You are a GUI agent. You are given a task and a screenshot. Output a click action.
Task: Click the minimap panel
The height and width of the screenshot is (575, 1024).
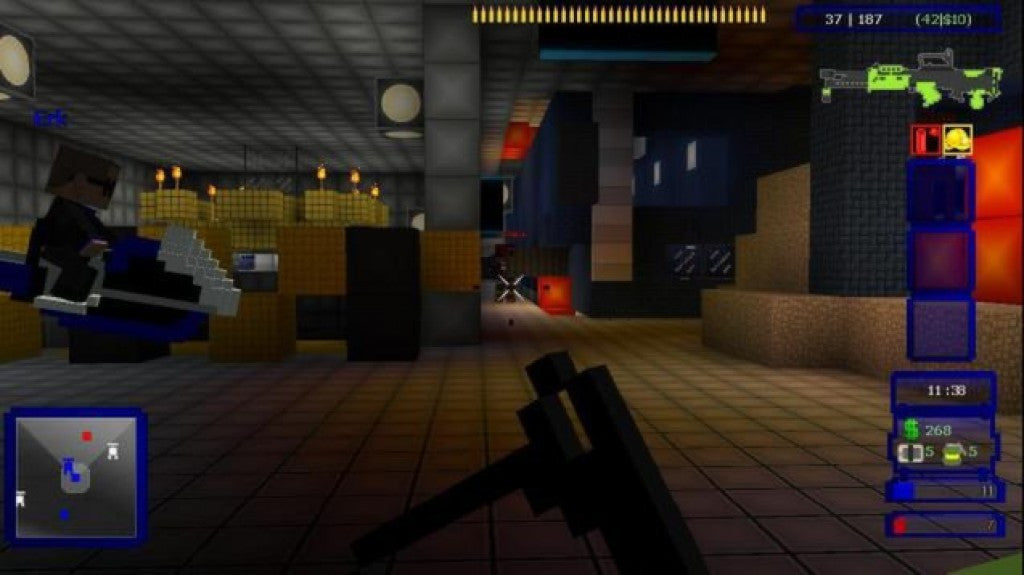pos(75,477)
